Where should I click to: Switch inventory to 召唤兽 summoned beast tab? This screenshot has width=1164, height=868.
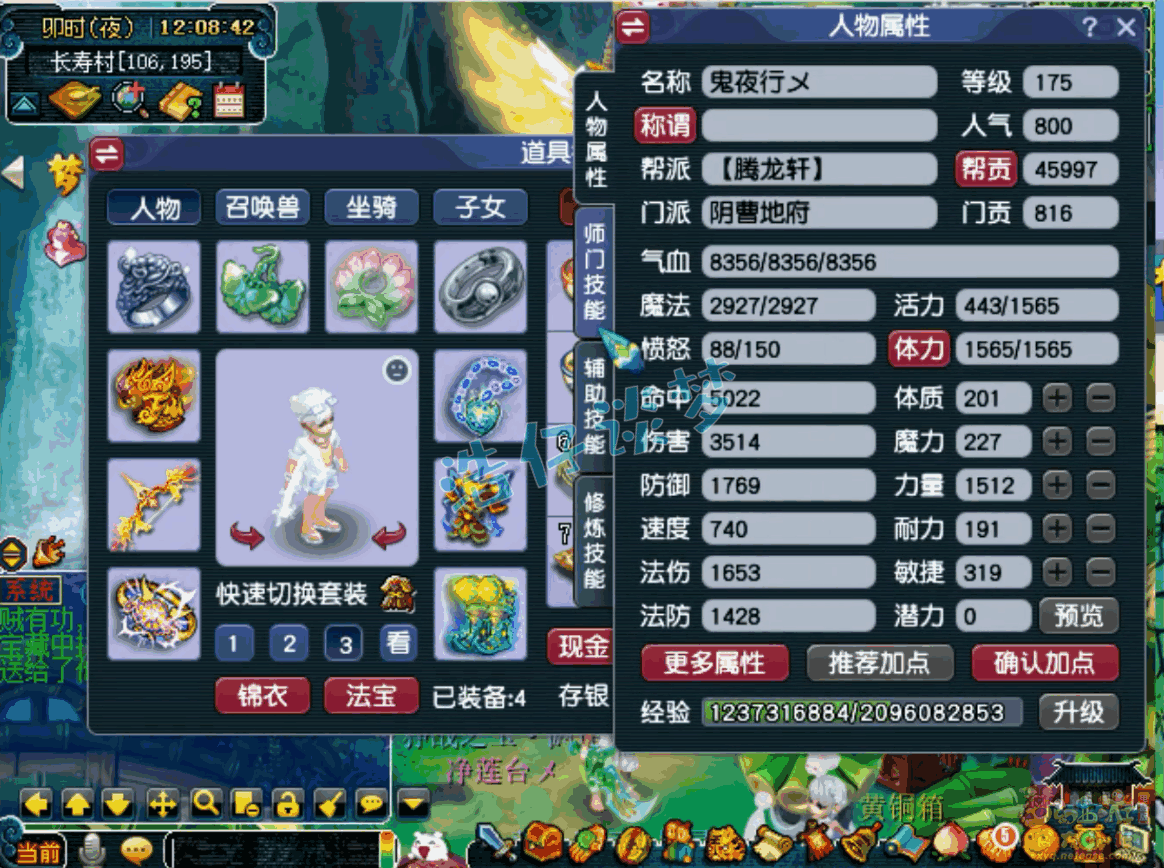tap(263, 207)
